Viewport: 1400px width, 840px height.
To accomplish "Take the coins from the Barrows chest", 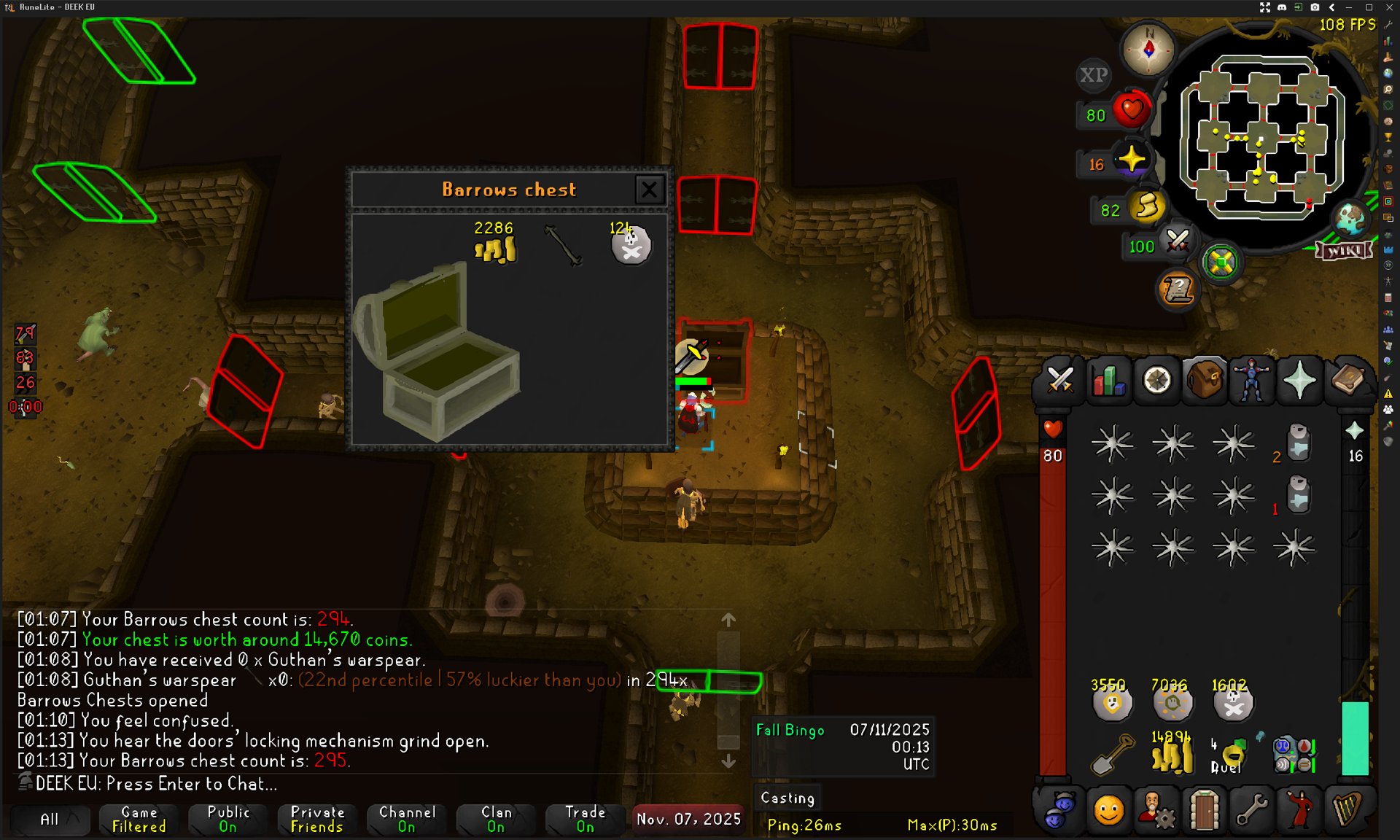I will tap(496, 248).
